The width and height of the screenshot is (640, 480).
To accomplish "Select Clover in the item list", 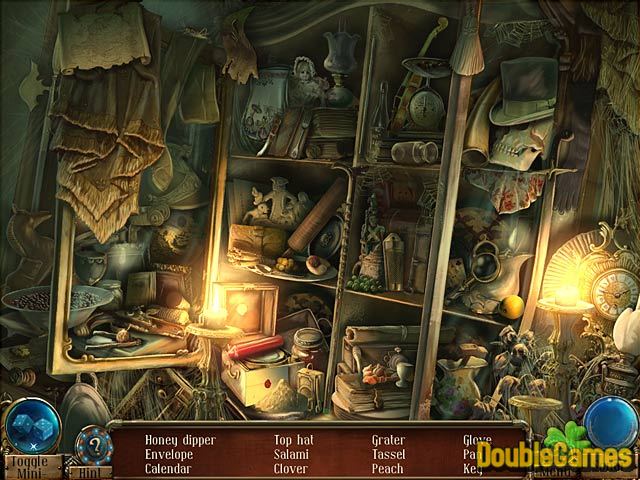I will pyautogui.click(x=292, y=467).
